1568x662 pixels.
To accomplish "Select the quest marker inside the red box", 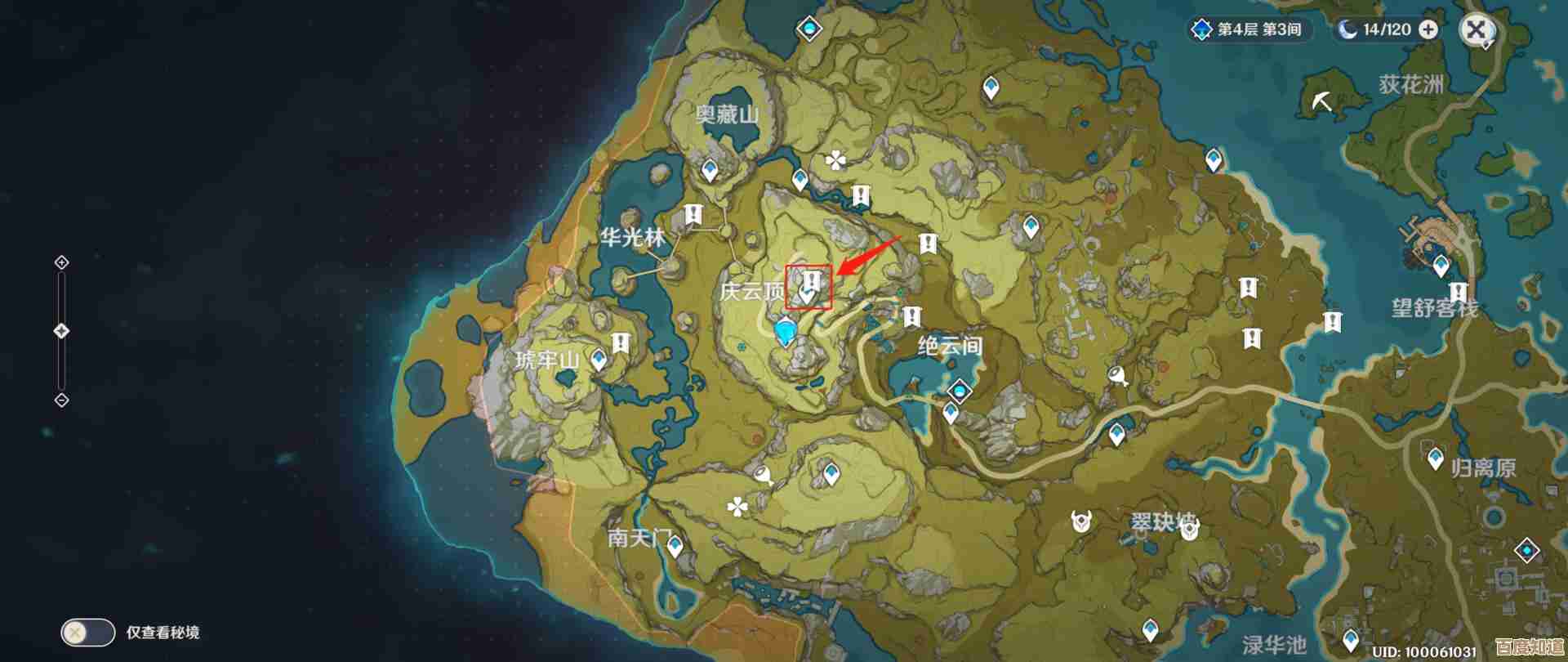I will [809, 282].
